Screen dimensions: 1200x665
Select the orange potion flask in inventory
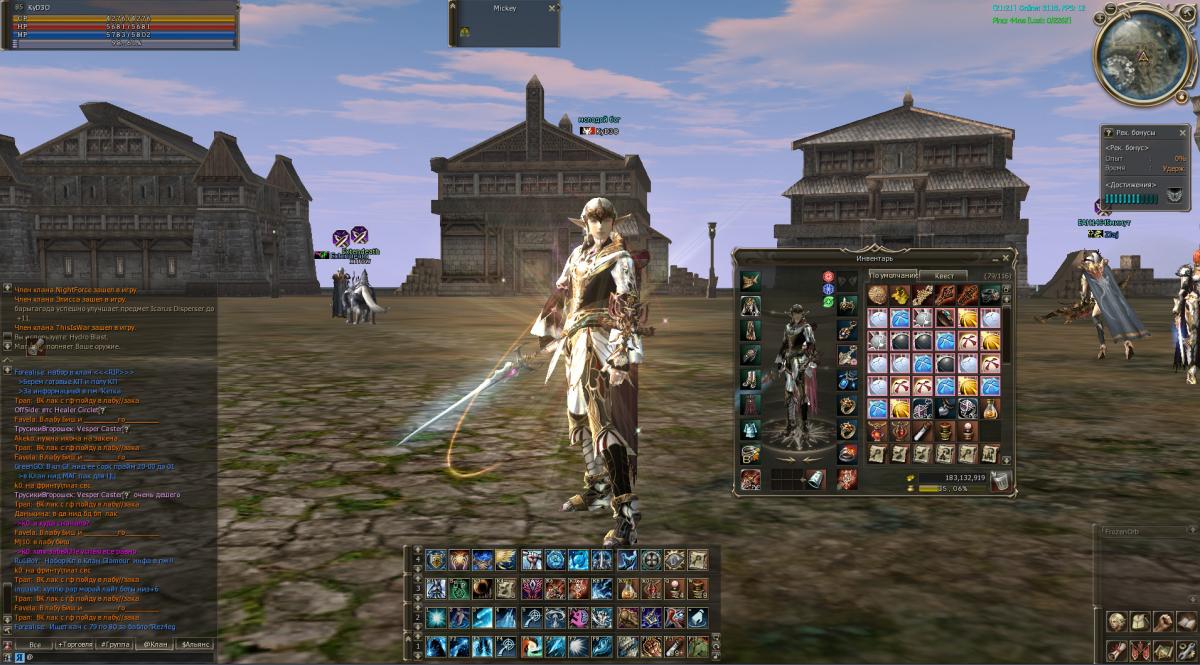pos(988,408)
